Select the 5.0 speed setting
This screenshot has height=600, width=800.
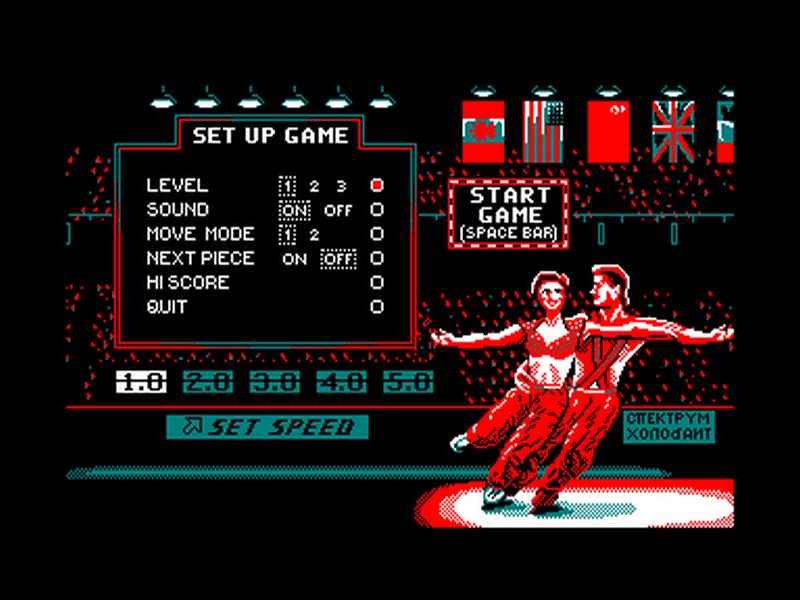click(x=409, y=381)
